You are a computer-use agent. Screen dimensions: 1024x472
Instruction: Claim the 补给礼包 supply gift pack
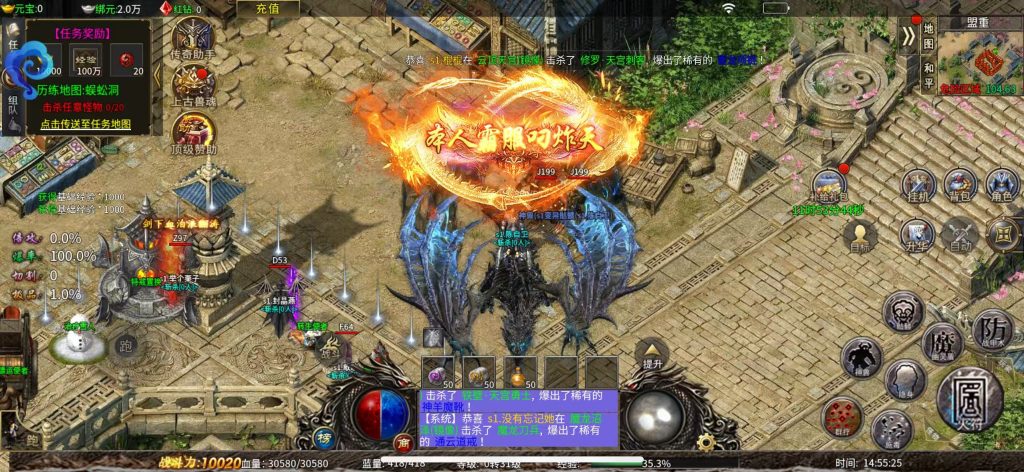point(828,187)
